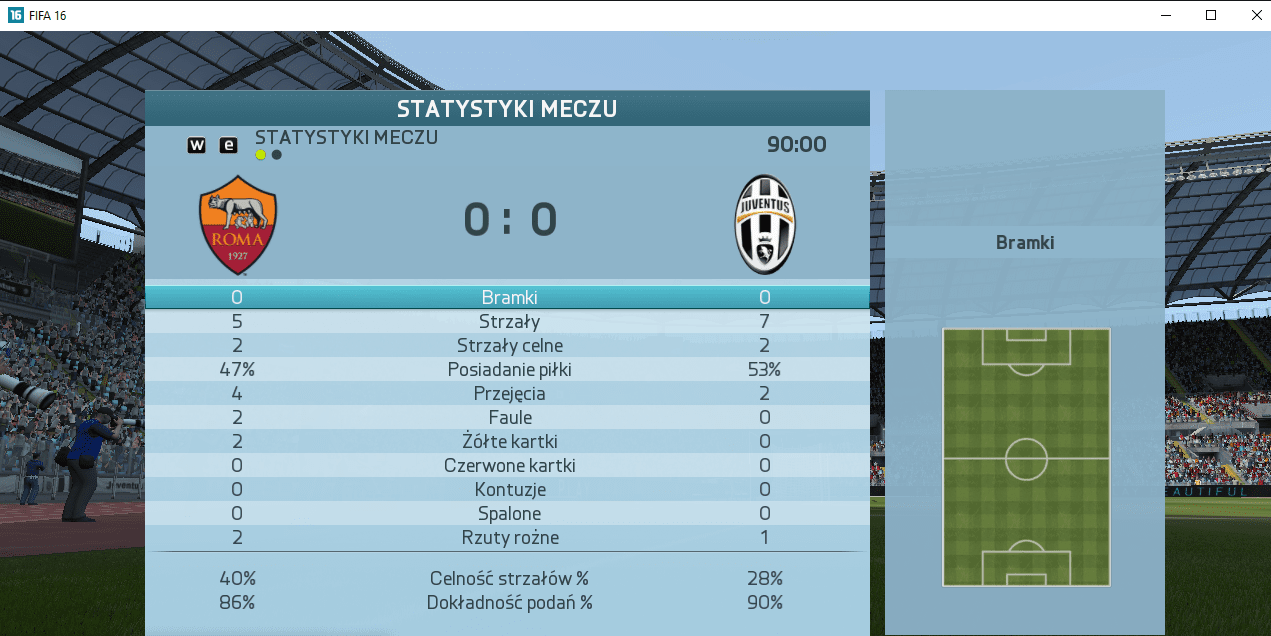
Task: Close the FIFA 16 window
Action: [1256, 15]
